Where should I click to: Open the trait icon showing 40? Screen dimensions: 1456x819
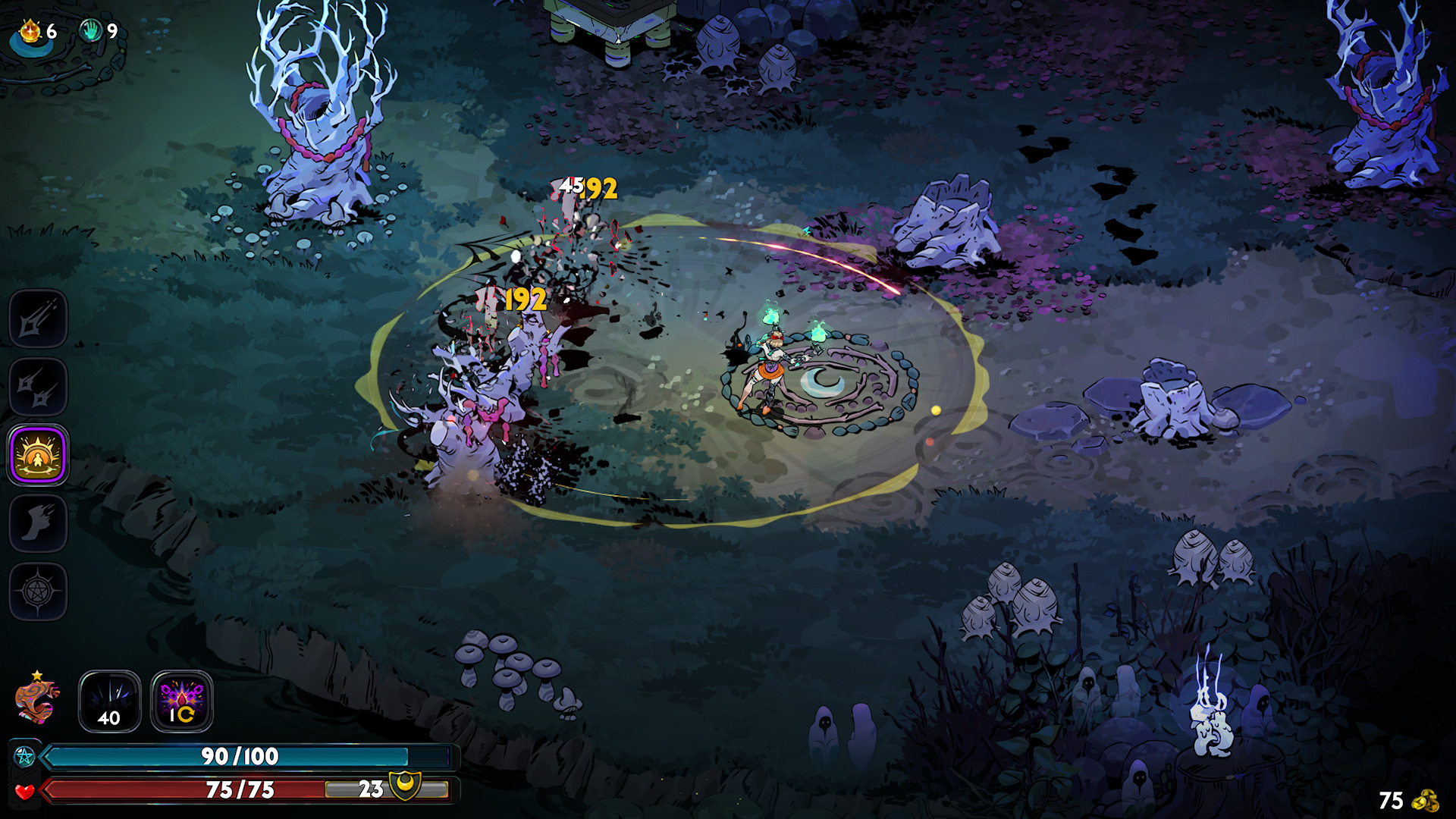pos(110,701)
